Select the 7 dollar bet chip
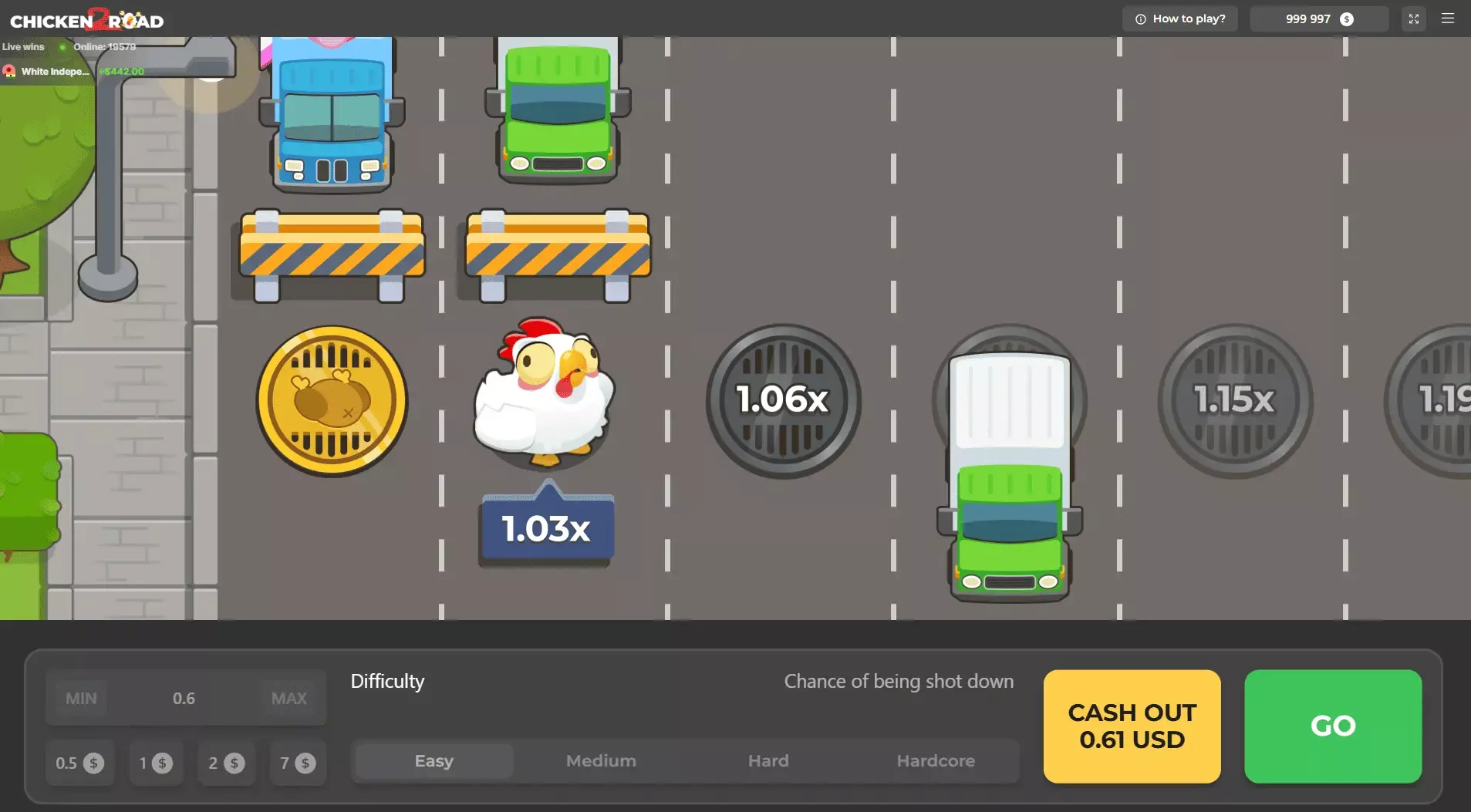The height and width of the screenshot is (812, 1471). pos(297,762)
